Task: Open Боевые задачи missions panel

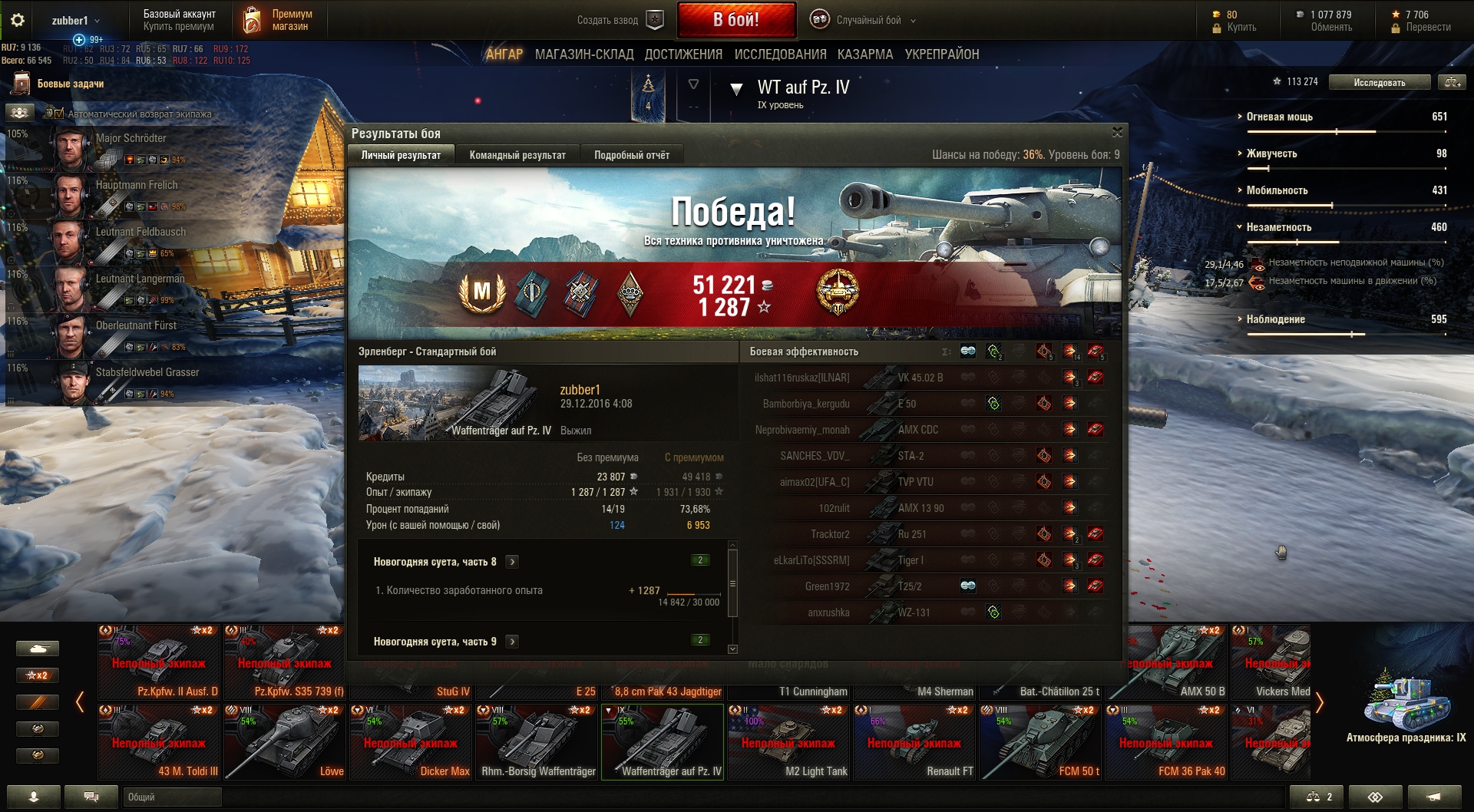Action: click(70, 84)
